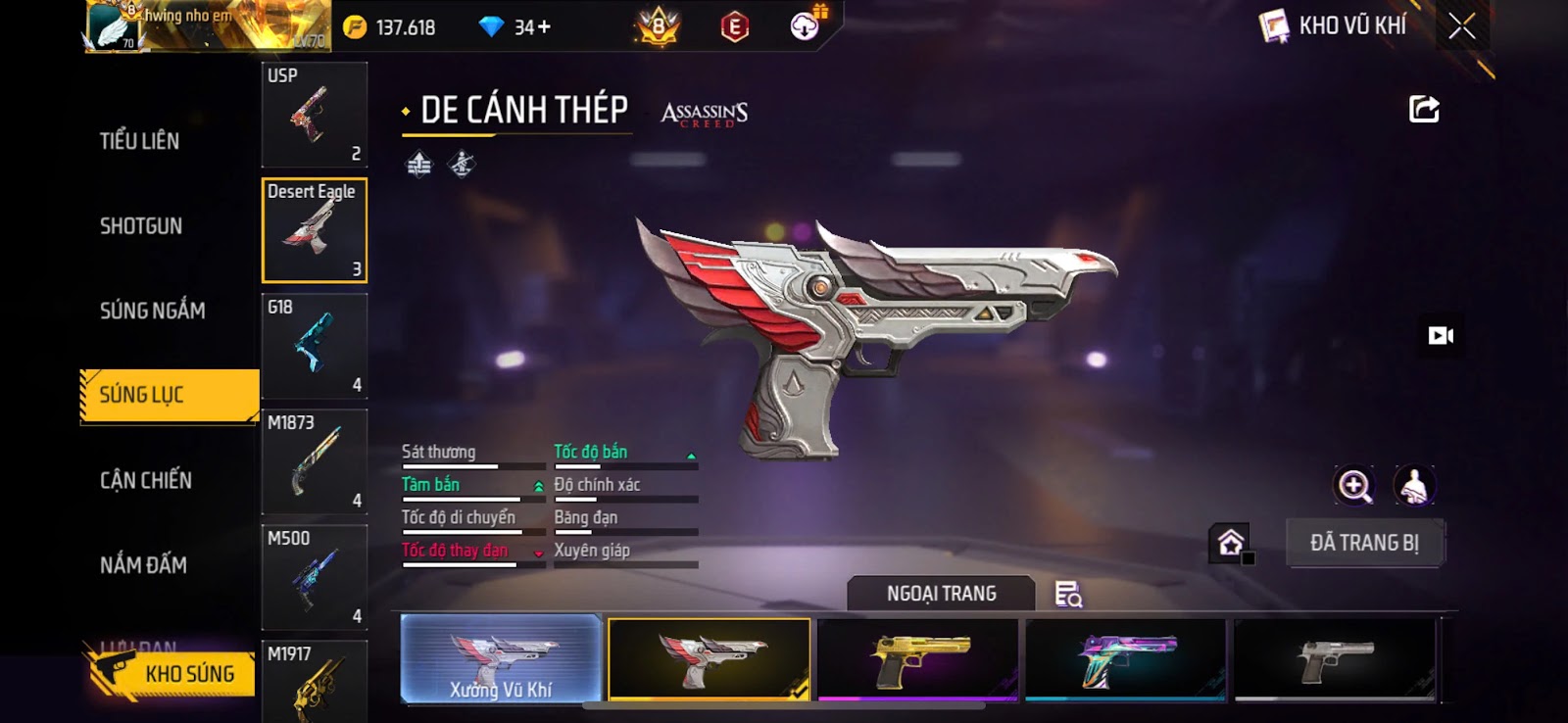Show the Nắm Đấm category
Image resolution: width=1568 pixels, height=723 pixels.
pyautogui.click(x=143, y=565)
